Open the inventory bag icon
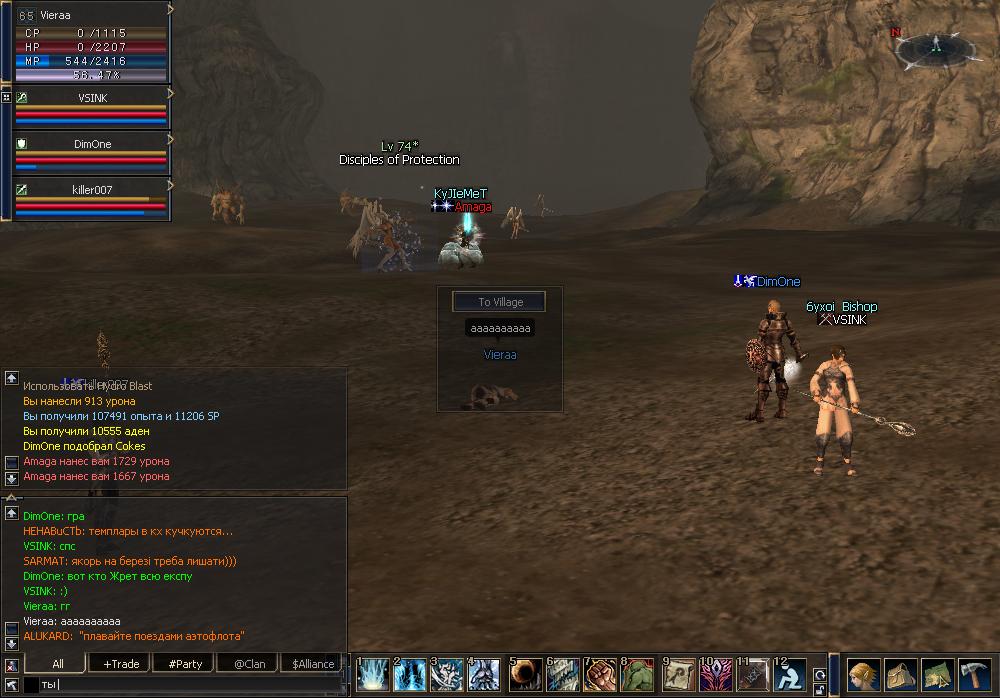The image size is (1000, 698). pos(900,675)
